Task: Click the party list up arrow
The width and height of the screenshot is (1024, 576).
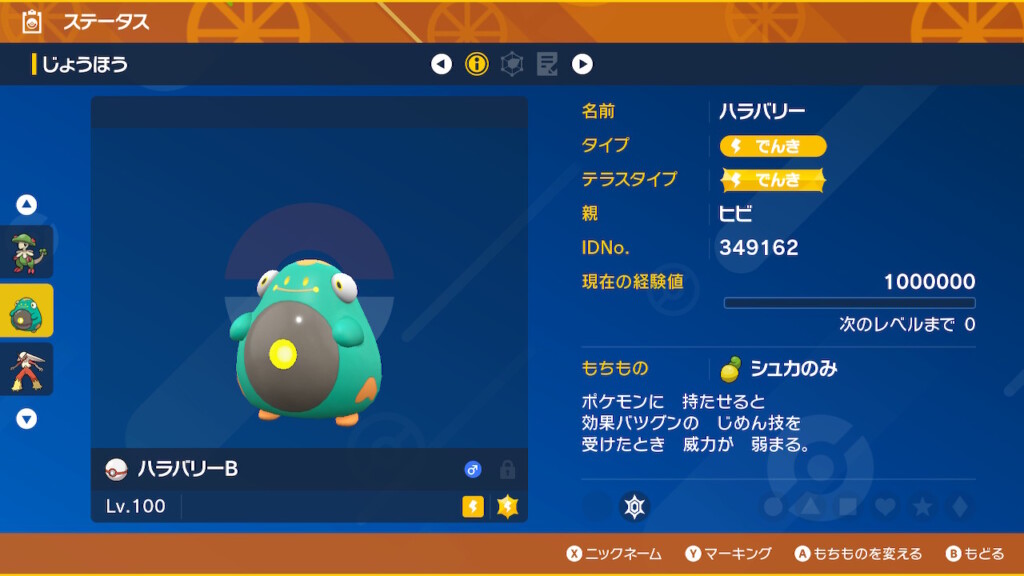Action: (27, 205)
